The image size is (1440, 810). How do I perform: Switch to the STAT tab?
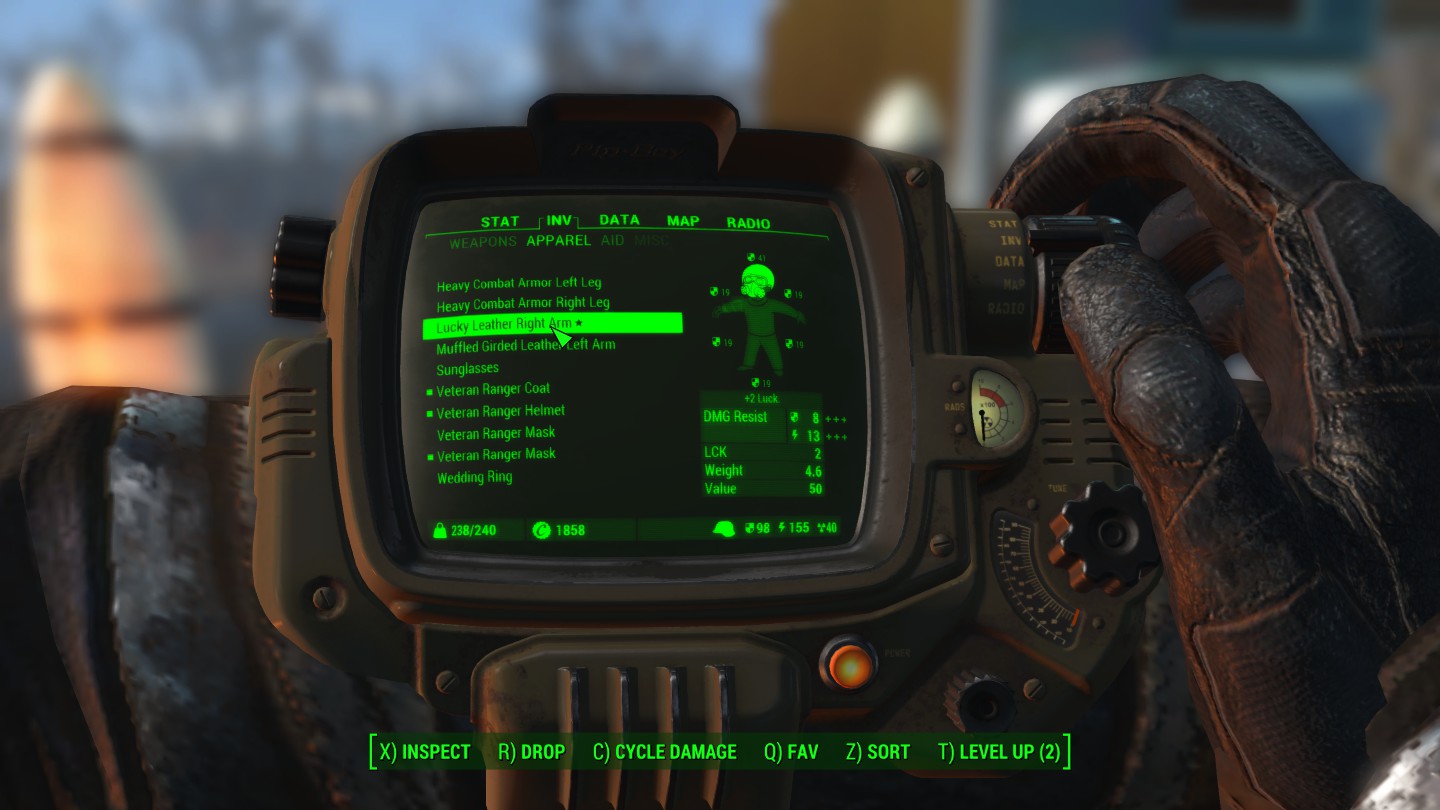click(499, 222)
